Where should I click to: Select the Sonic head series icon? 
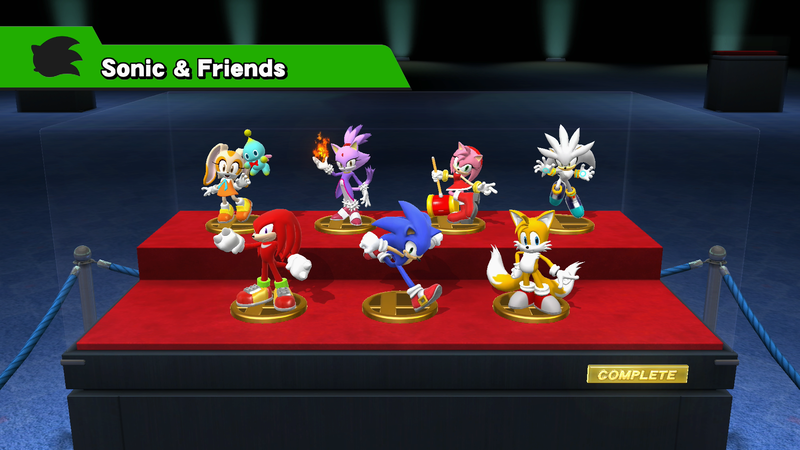(55, 62)
